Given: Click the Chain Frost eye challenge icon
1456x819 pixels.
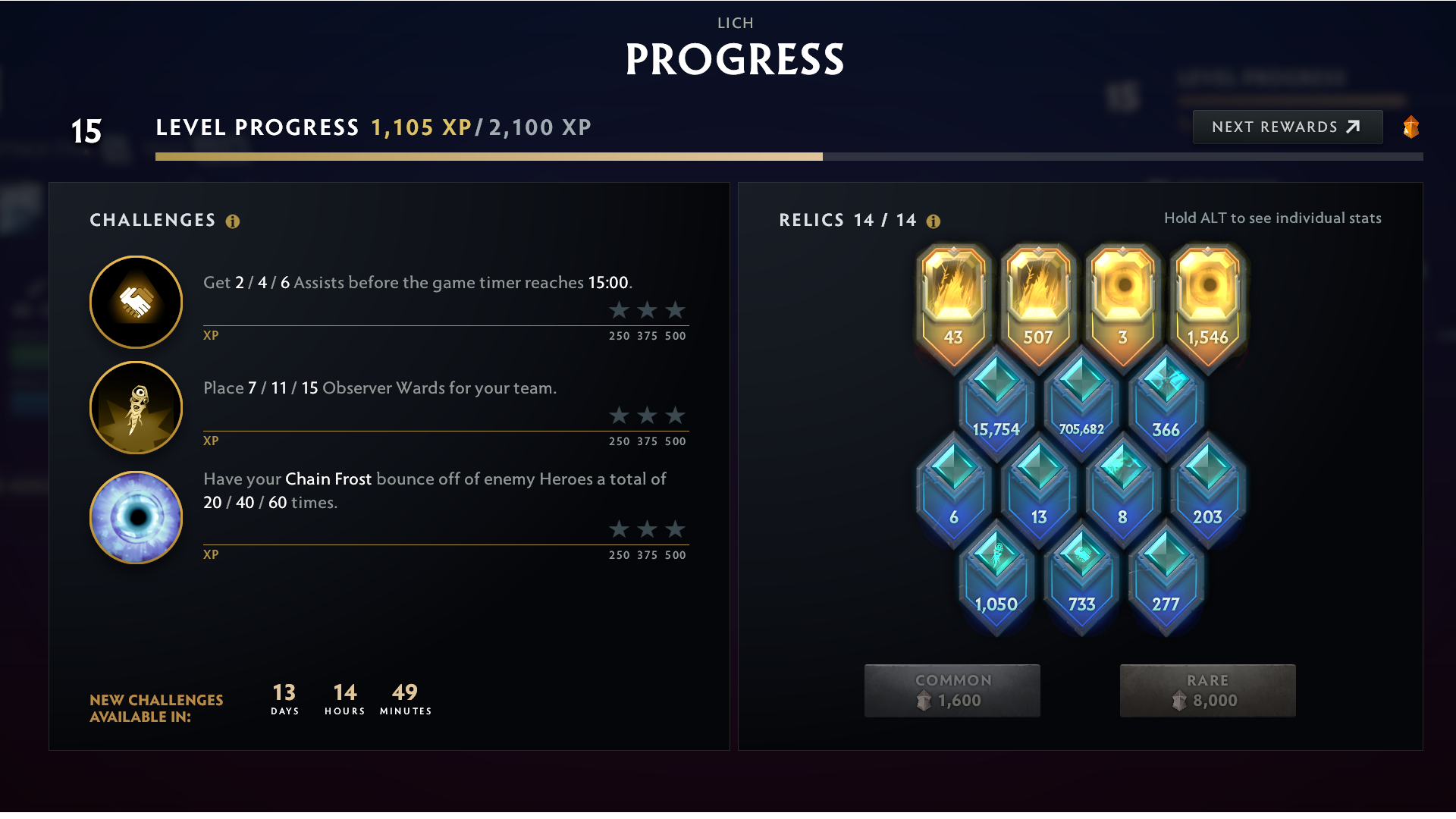Looking at the screenshot, I should (x=135, y=516).
